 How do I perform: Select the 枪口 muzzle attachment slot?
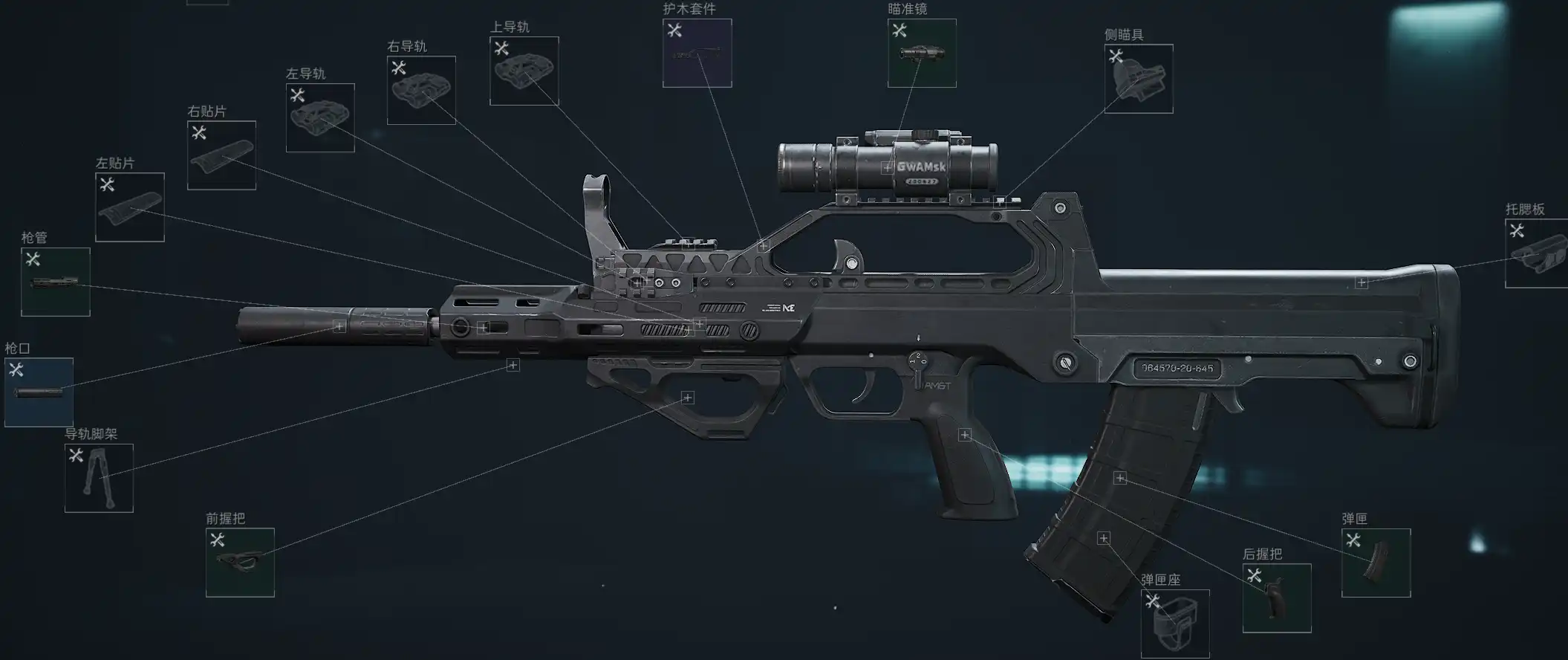(x=39, y=392)
